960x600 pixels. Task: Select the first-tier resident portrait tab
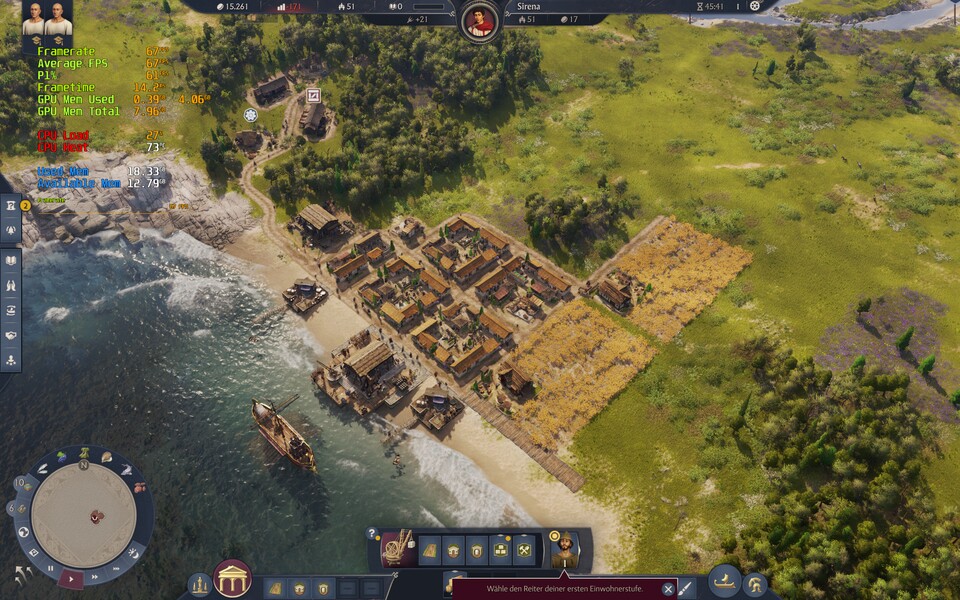[x=564, y=548]
